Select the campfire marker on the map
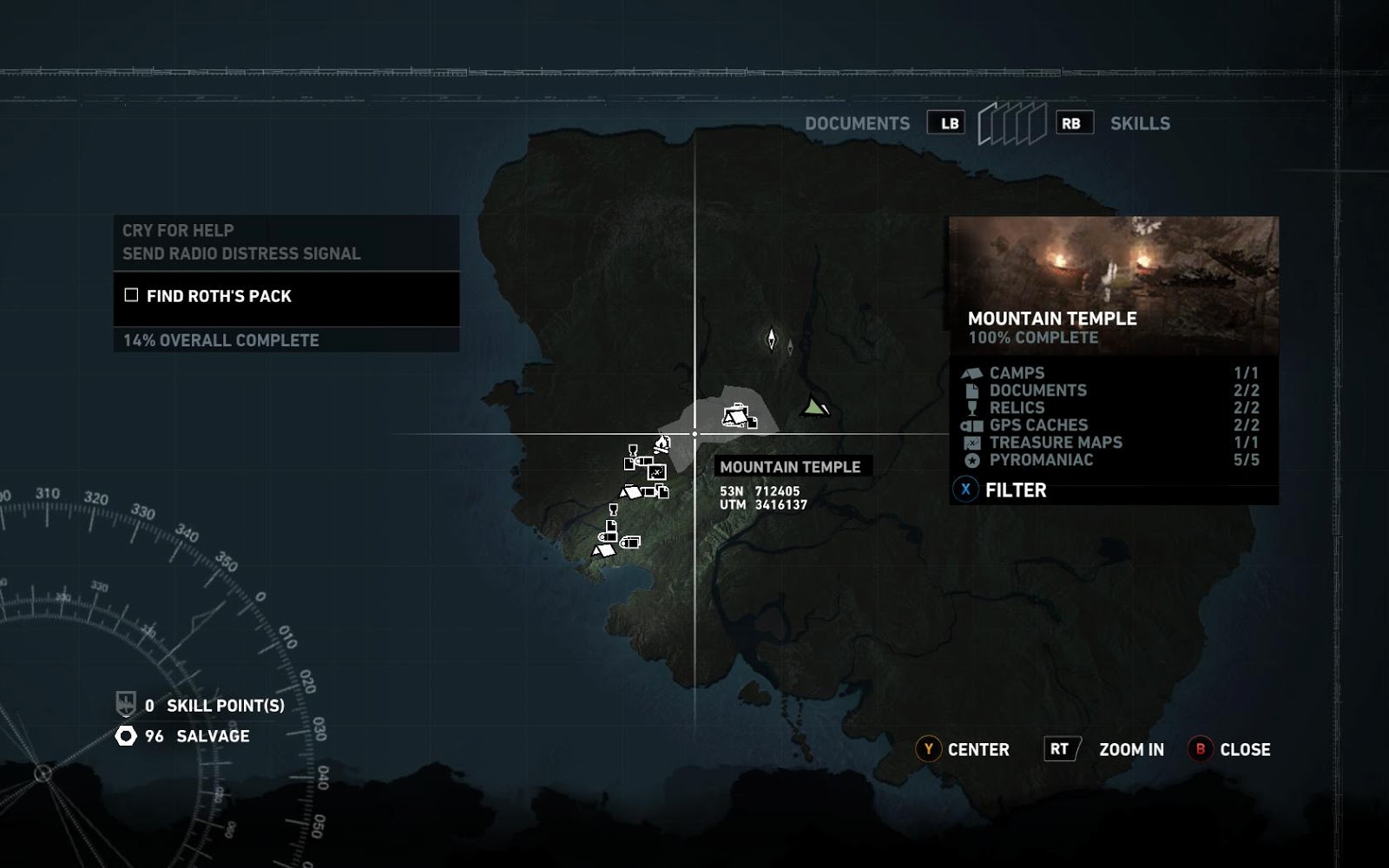Screen dimensions: 1389x868 (x=662, y=445)
